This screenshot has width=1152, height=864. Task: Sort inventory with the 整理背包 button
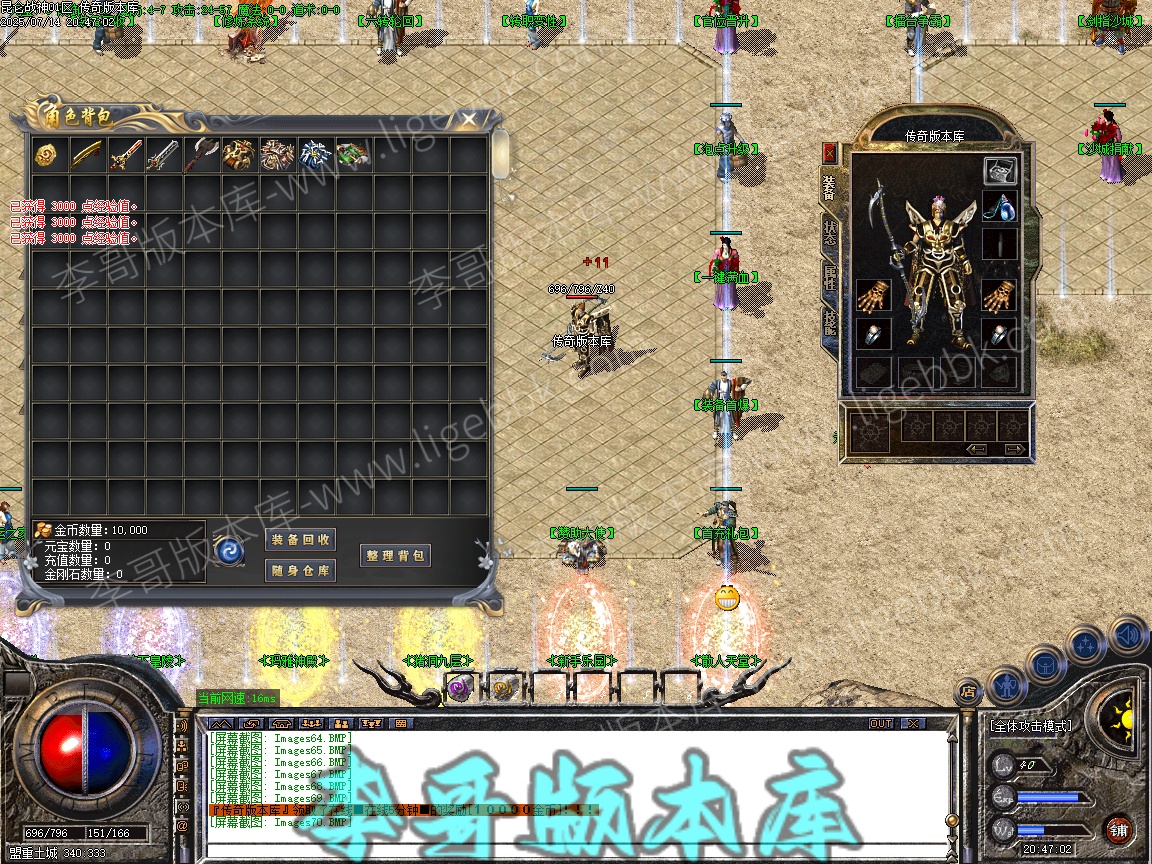click(x=395, y=556)
